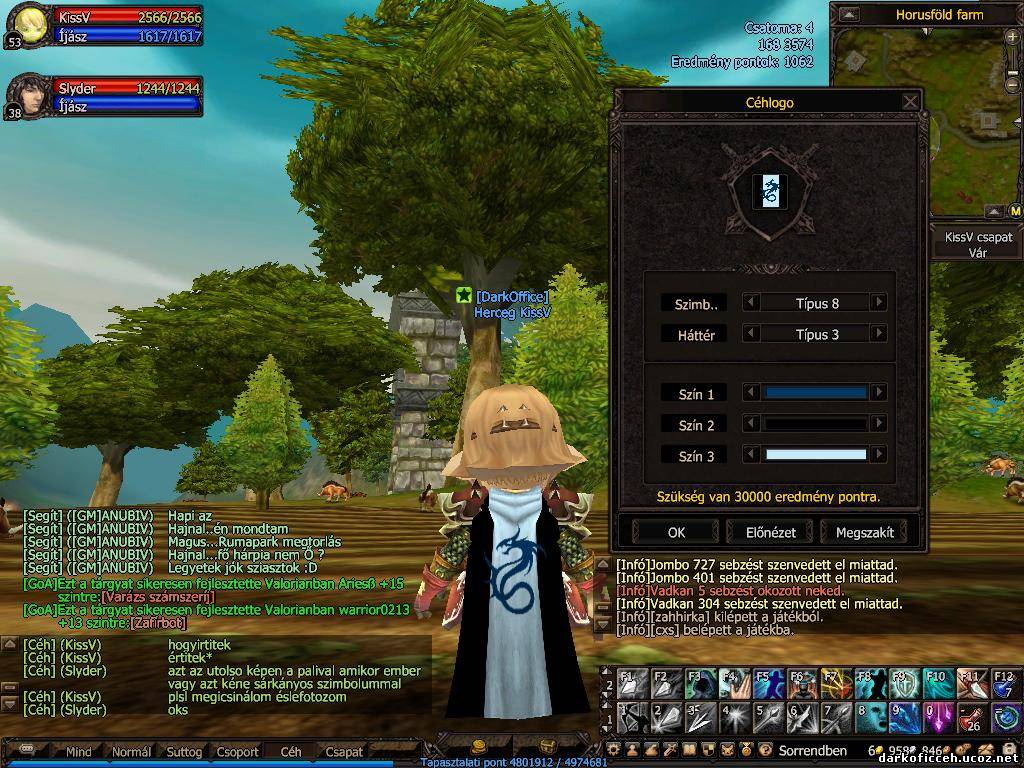Open the world map with M button
This screenshot has width=1024, height=768.
[1015, 211]
